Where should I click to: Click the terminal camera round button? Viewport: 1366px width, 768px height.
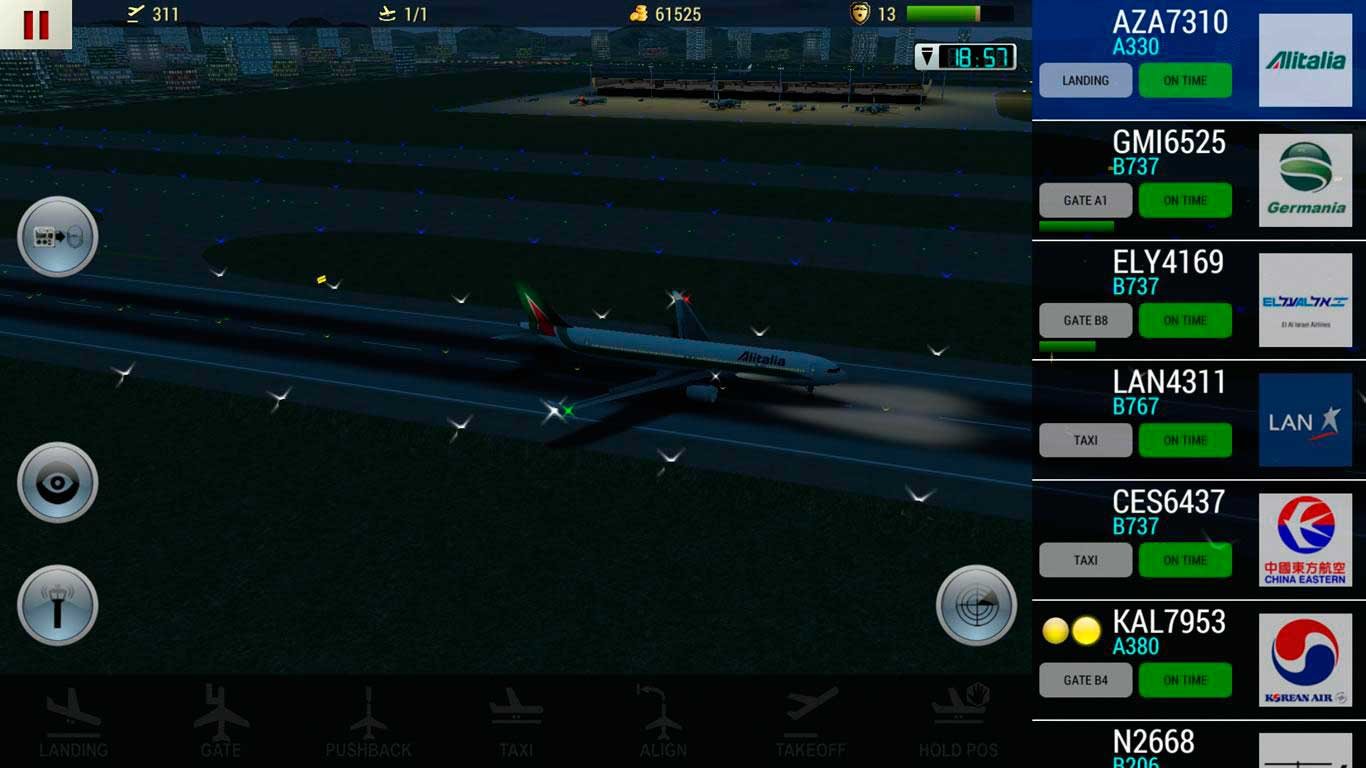(x=58, y=237)
